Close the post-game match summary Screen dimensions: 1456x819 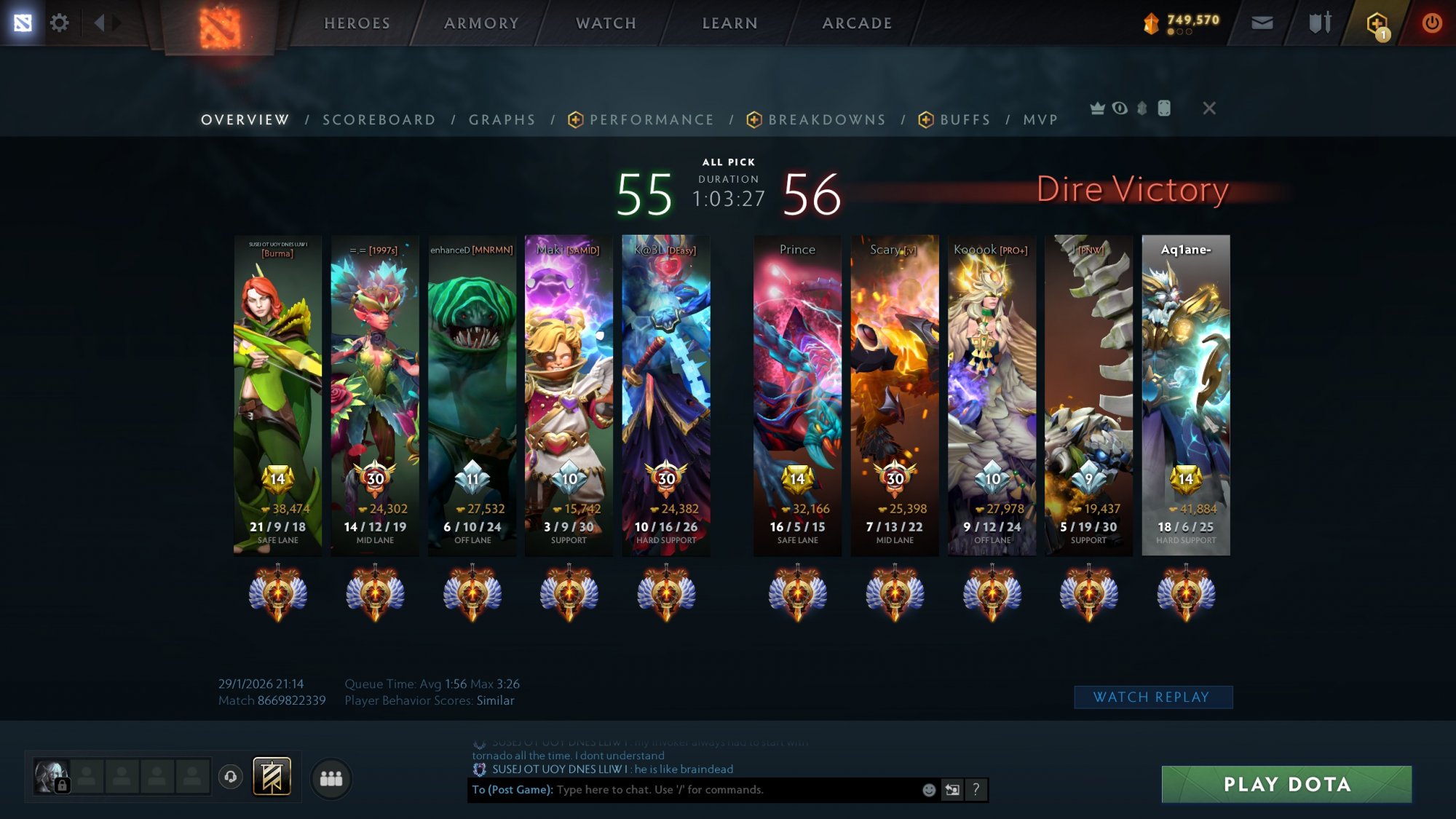tap(1209, 108)
